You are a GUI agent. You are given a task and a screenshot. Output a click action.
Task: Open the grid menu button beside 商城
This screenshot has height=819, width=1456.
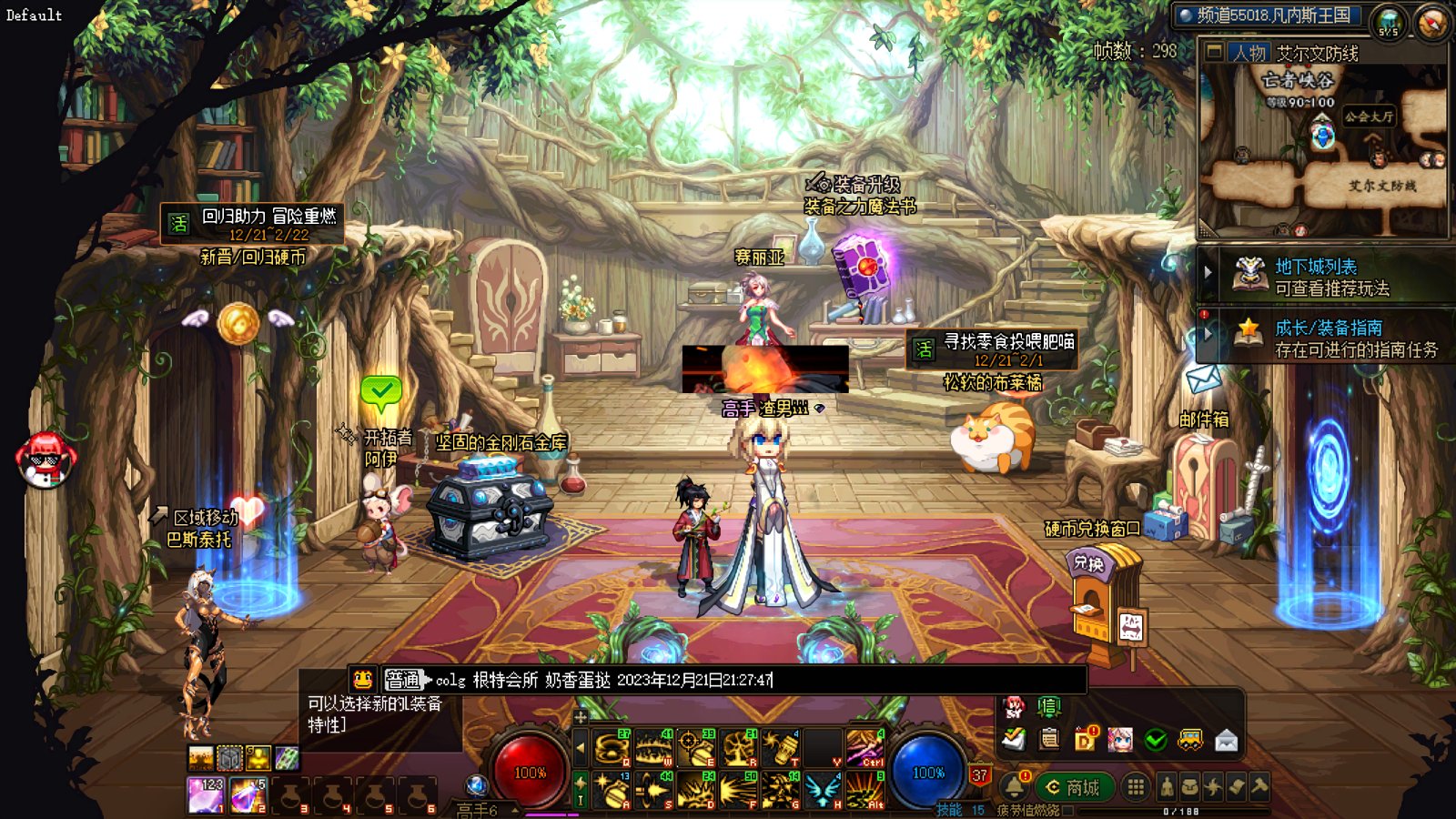point(1136,787)
